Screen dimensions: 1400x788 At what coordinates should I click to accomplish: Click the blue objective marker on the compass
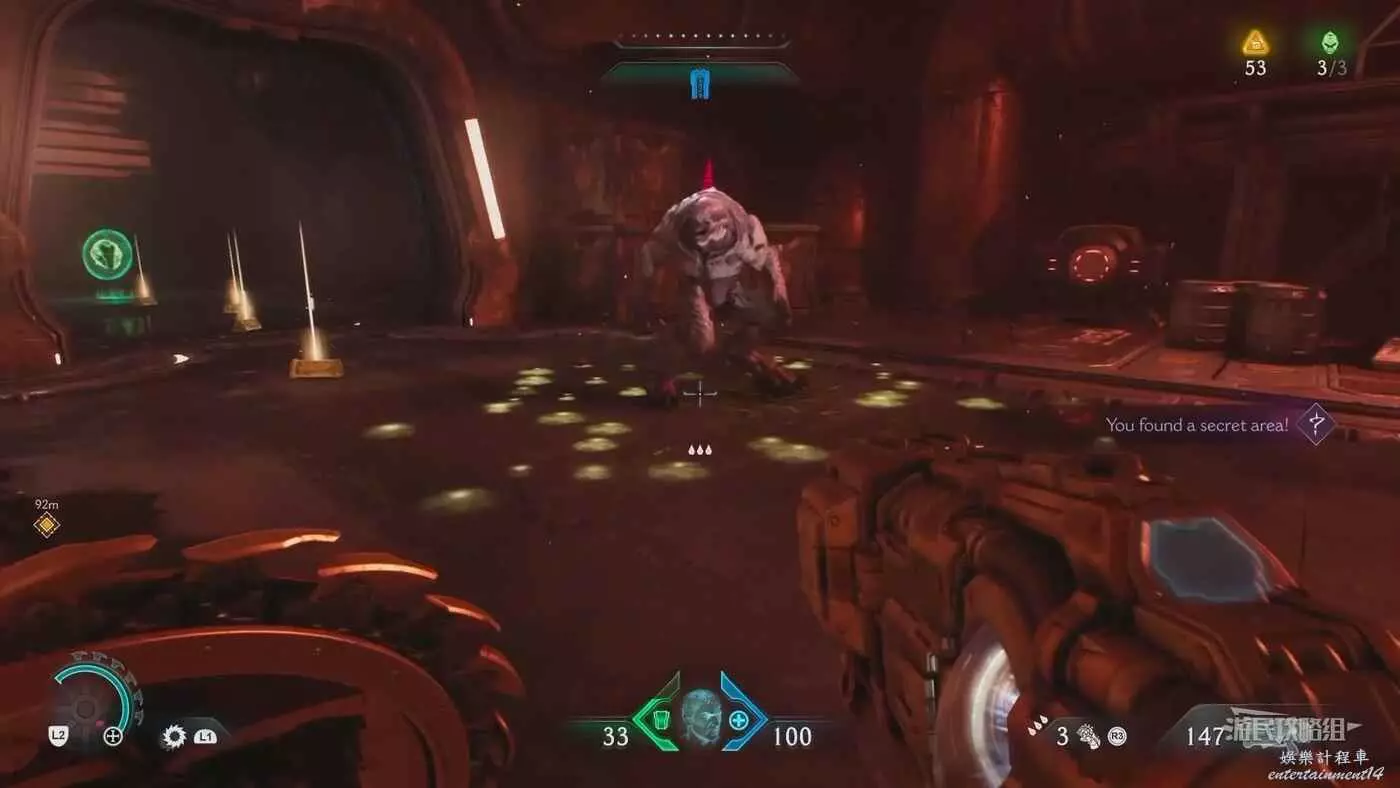tap(700, 84)
